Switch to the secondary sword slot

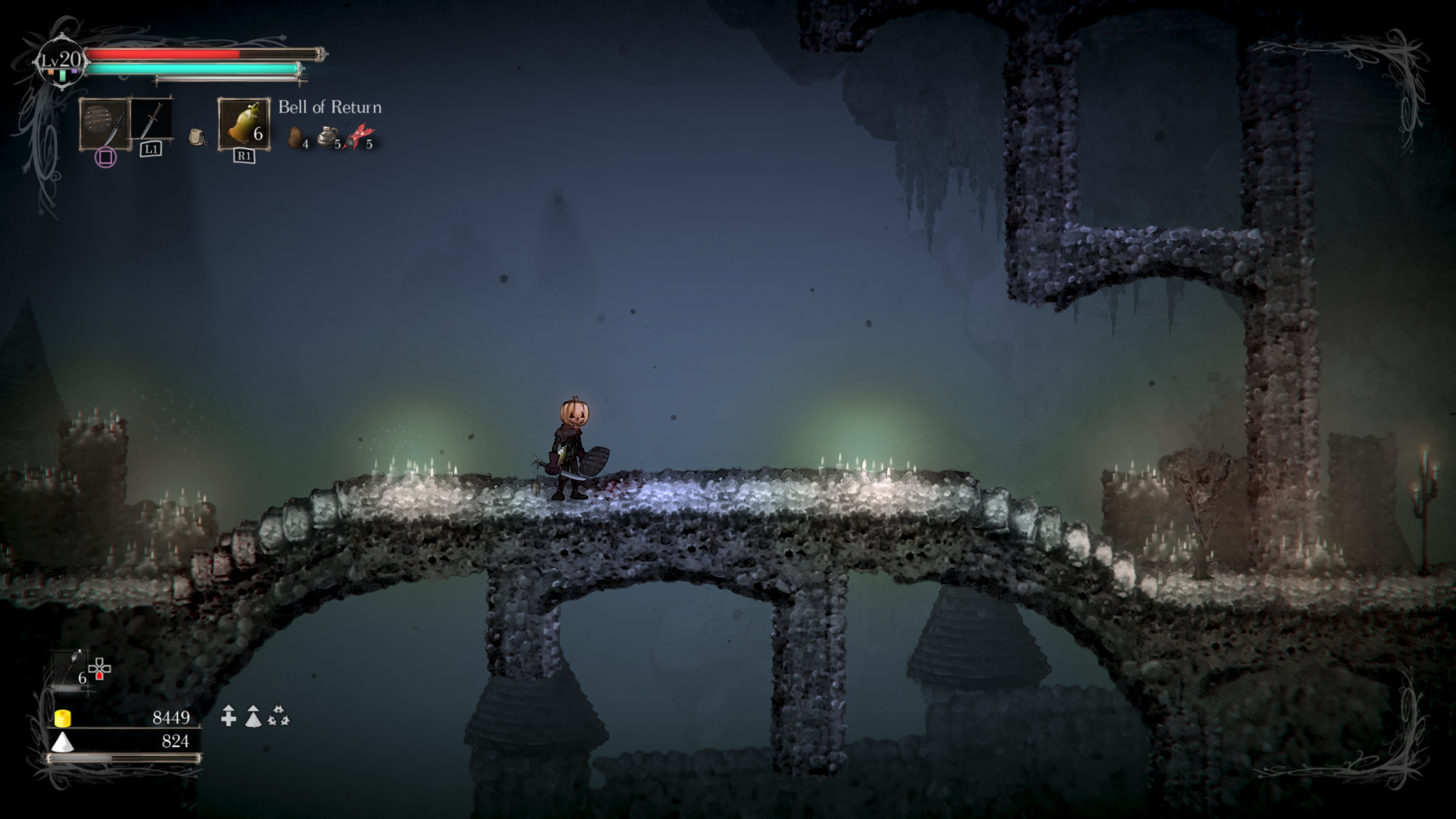click(x=152, y=121)
